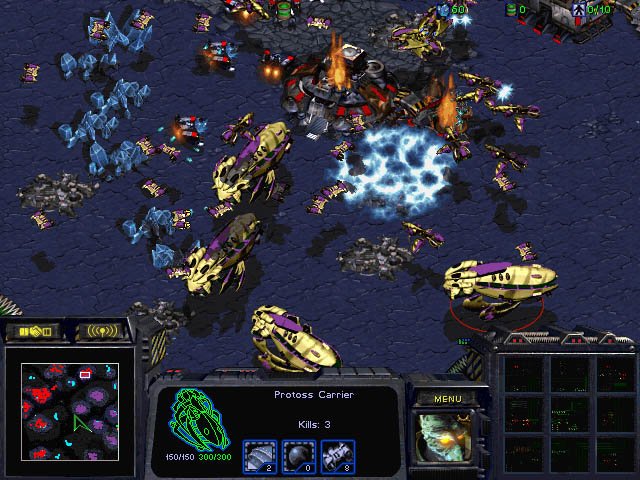Select the Carrier portrait

[447, 439]
